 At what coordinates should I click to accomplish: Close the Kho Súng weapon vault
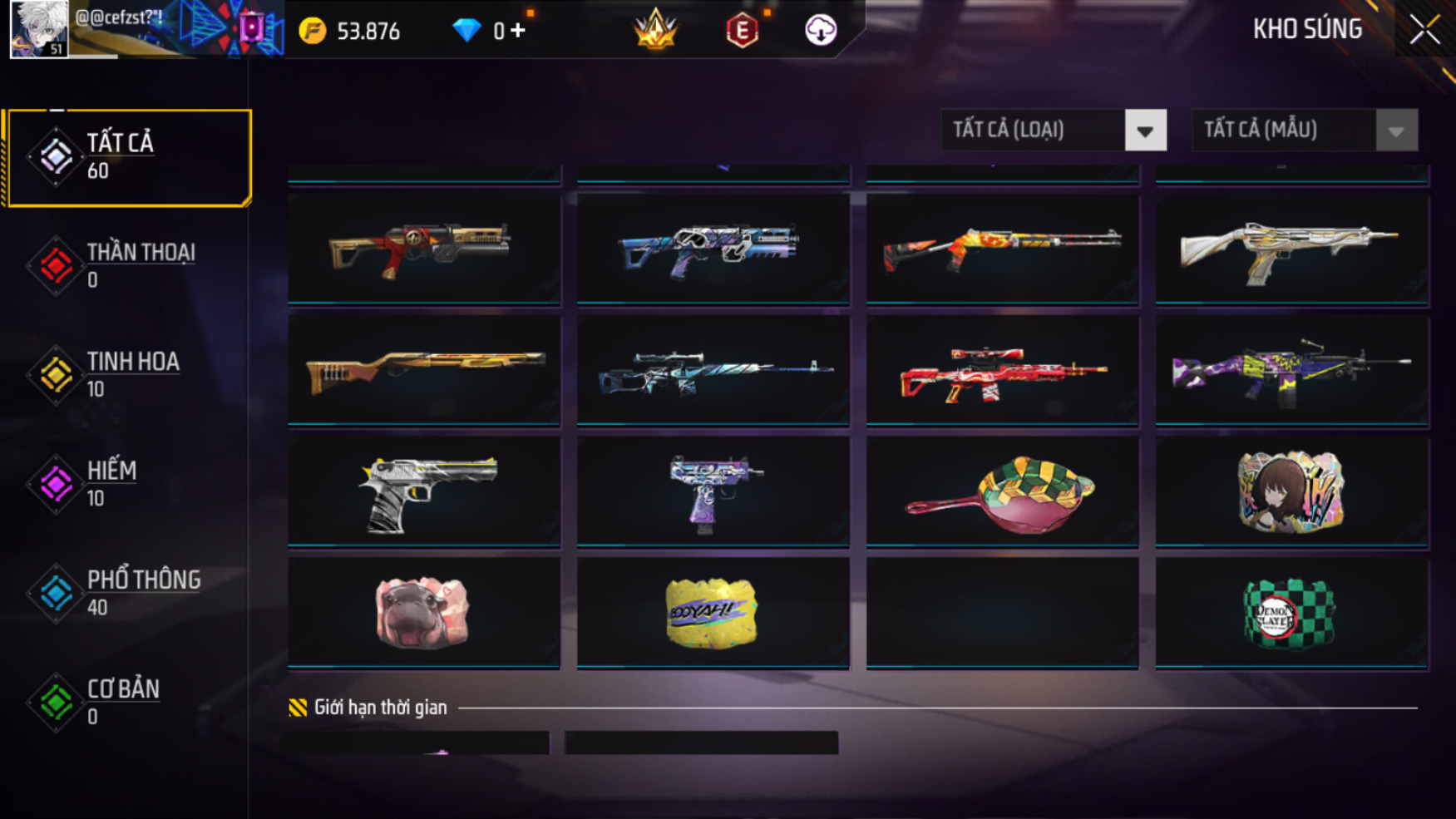tap(1424, 31)
